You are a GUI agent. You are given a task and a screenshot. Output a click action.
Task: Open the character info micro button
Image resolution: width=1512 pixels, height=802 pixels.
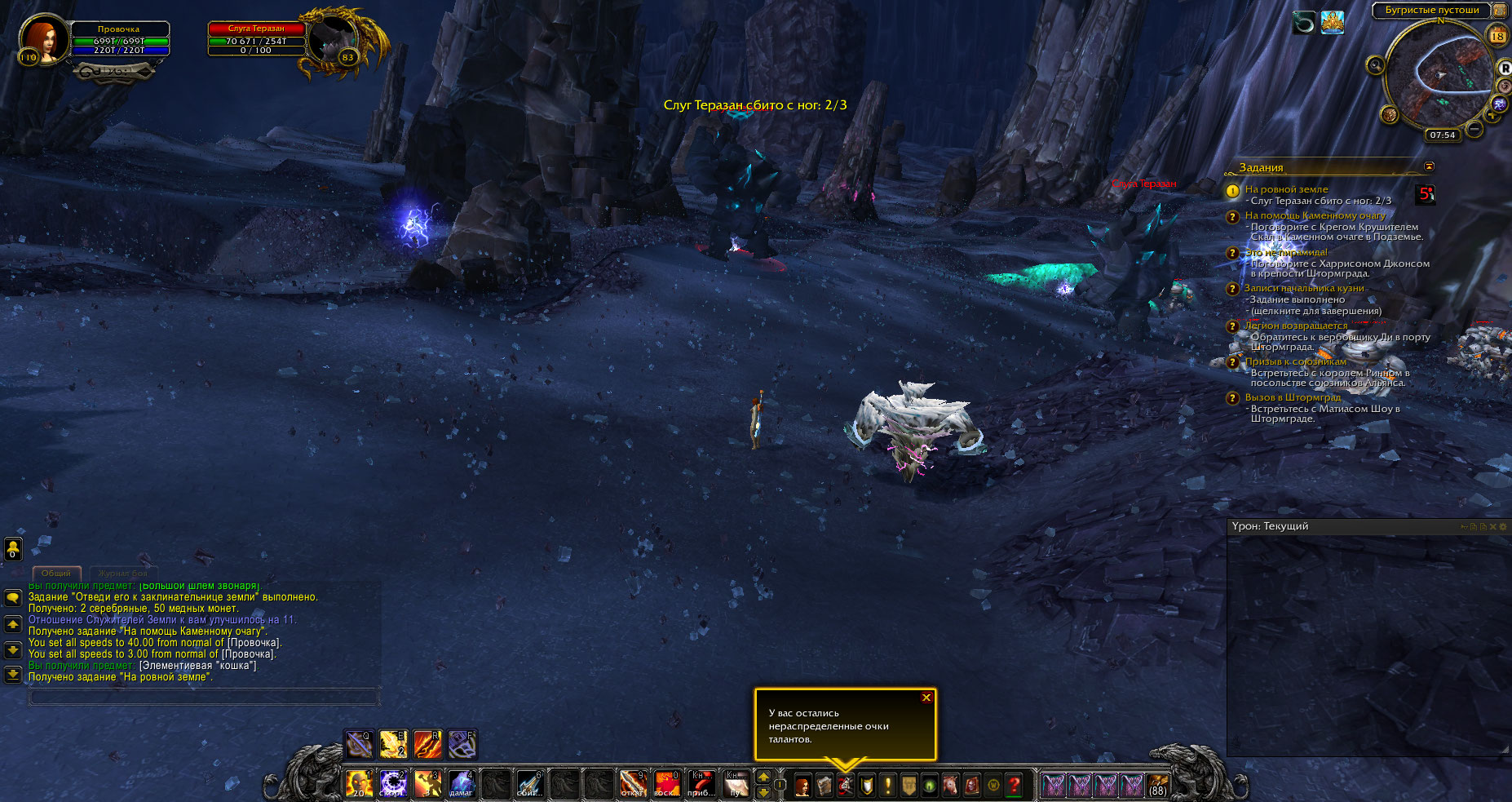click(802, 786)
